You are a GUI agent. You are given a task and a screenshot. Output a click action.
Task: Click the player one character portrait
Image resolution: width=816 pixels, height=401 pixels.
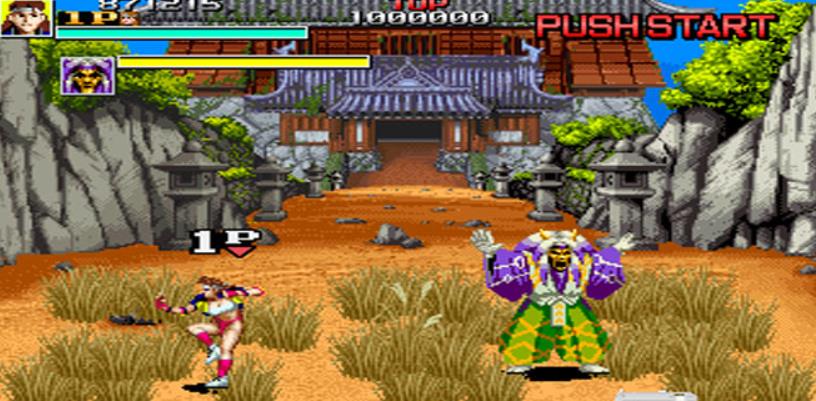[x=26, y=18]
